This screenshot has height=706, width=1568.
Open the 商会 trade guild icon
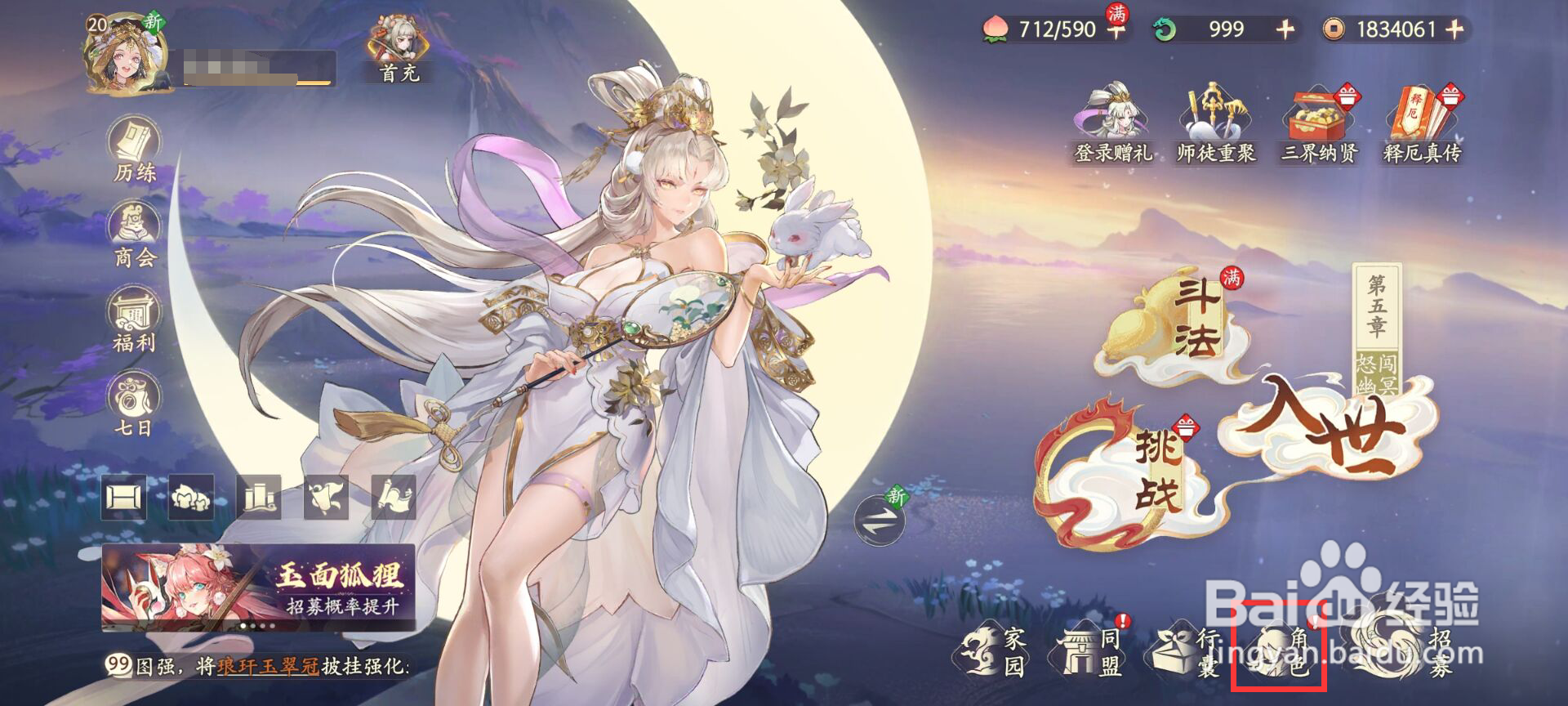coord(133,230)
